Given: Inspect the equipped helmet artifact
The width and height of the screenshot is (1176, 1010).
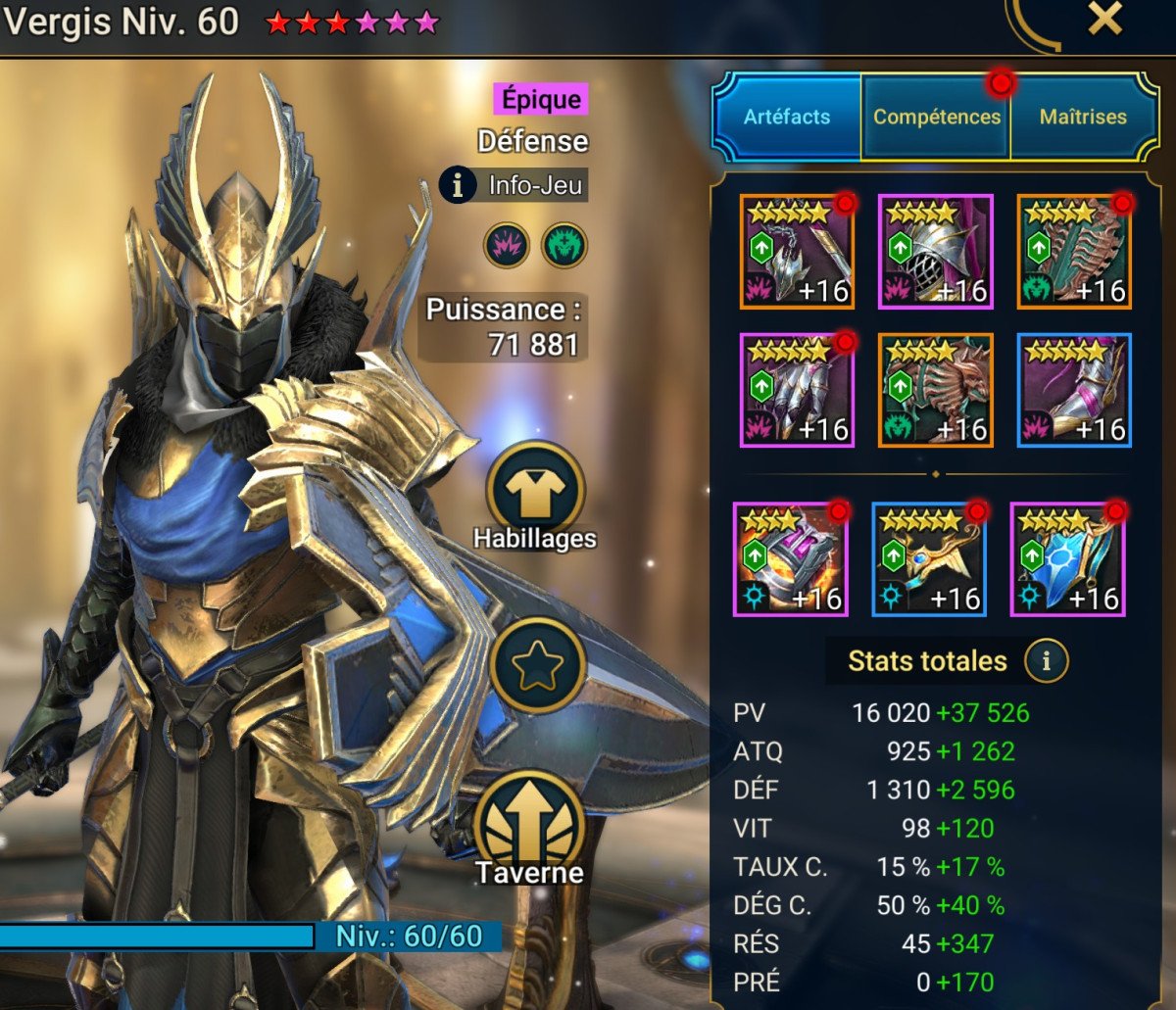Looking at the screenshot, I should click(x=936, y=252).
